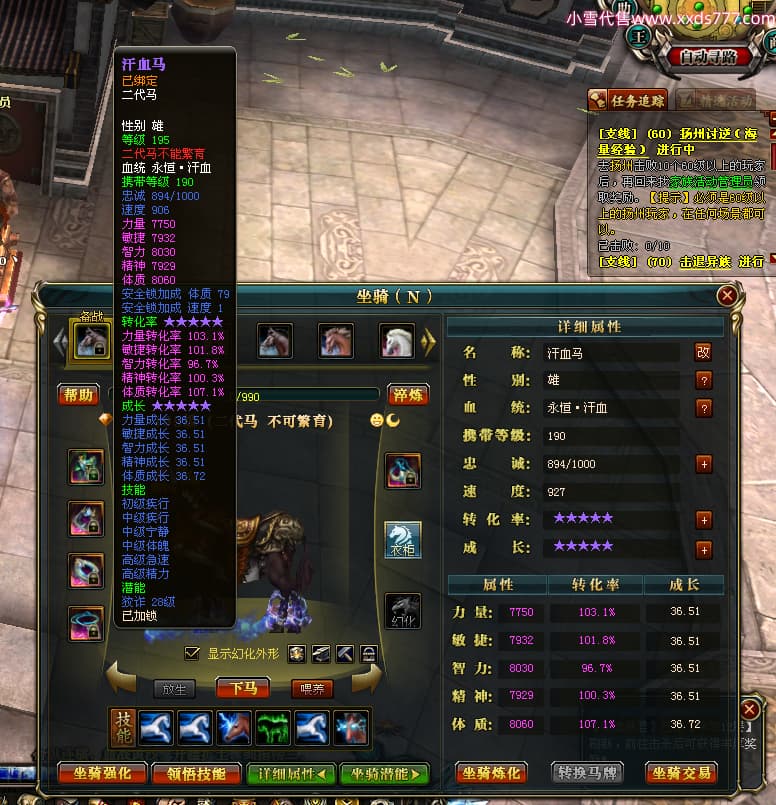
Task: Open the 衣柜 wardrobe icon
Action: point(403,539)
